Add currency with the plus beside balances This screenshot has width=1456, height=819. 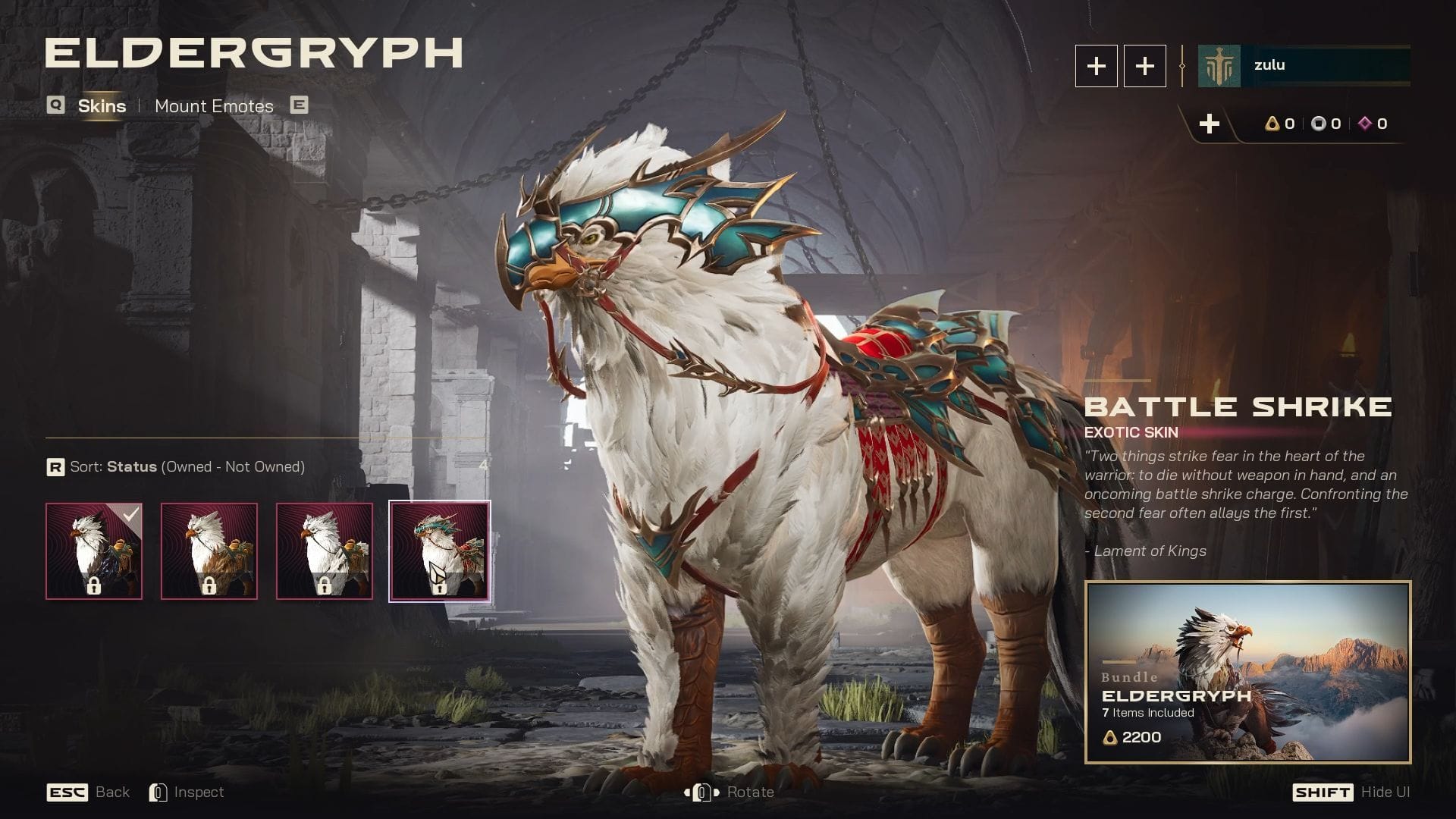pyautogui.click(x=1210, y=124)
